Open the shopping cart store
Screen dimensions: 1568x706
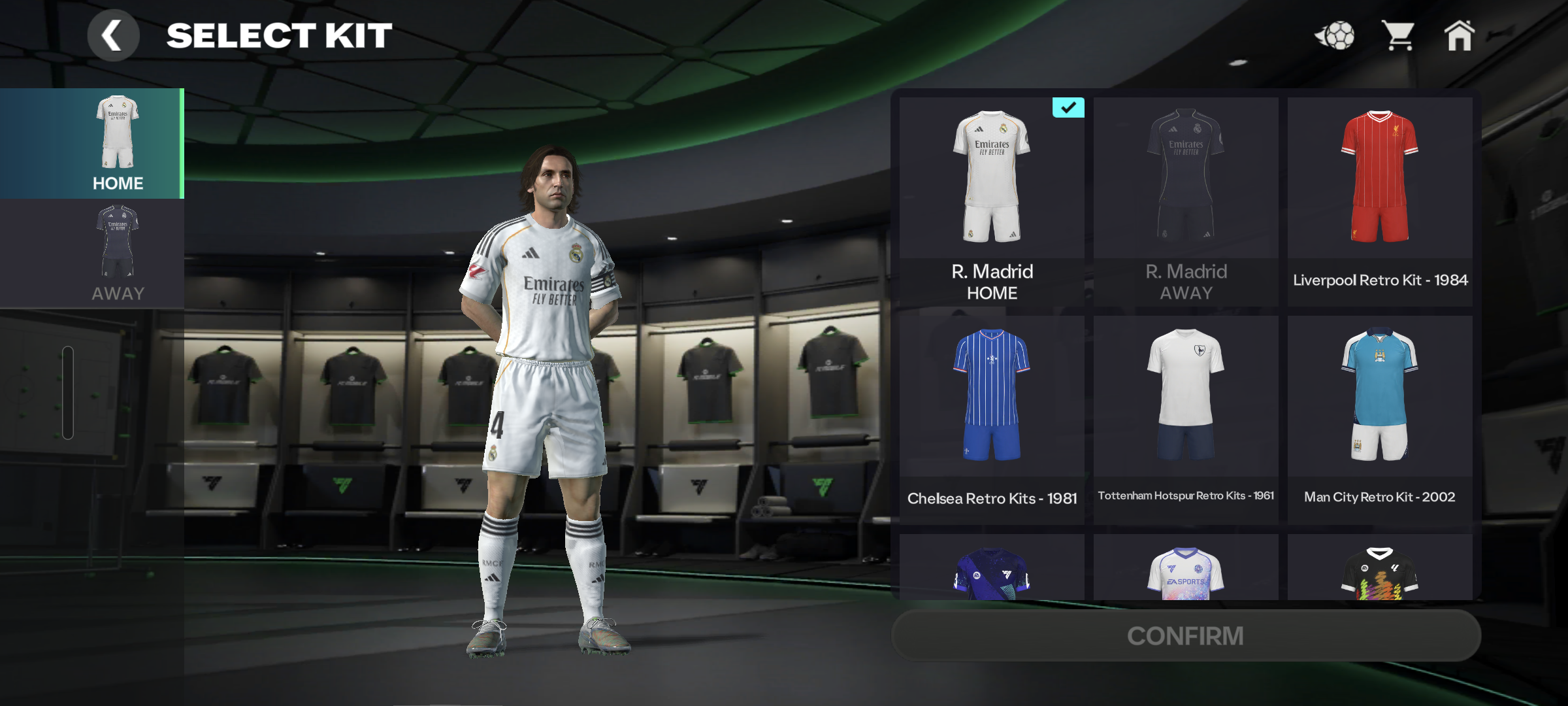(1397, 36)
